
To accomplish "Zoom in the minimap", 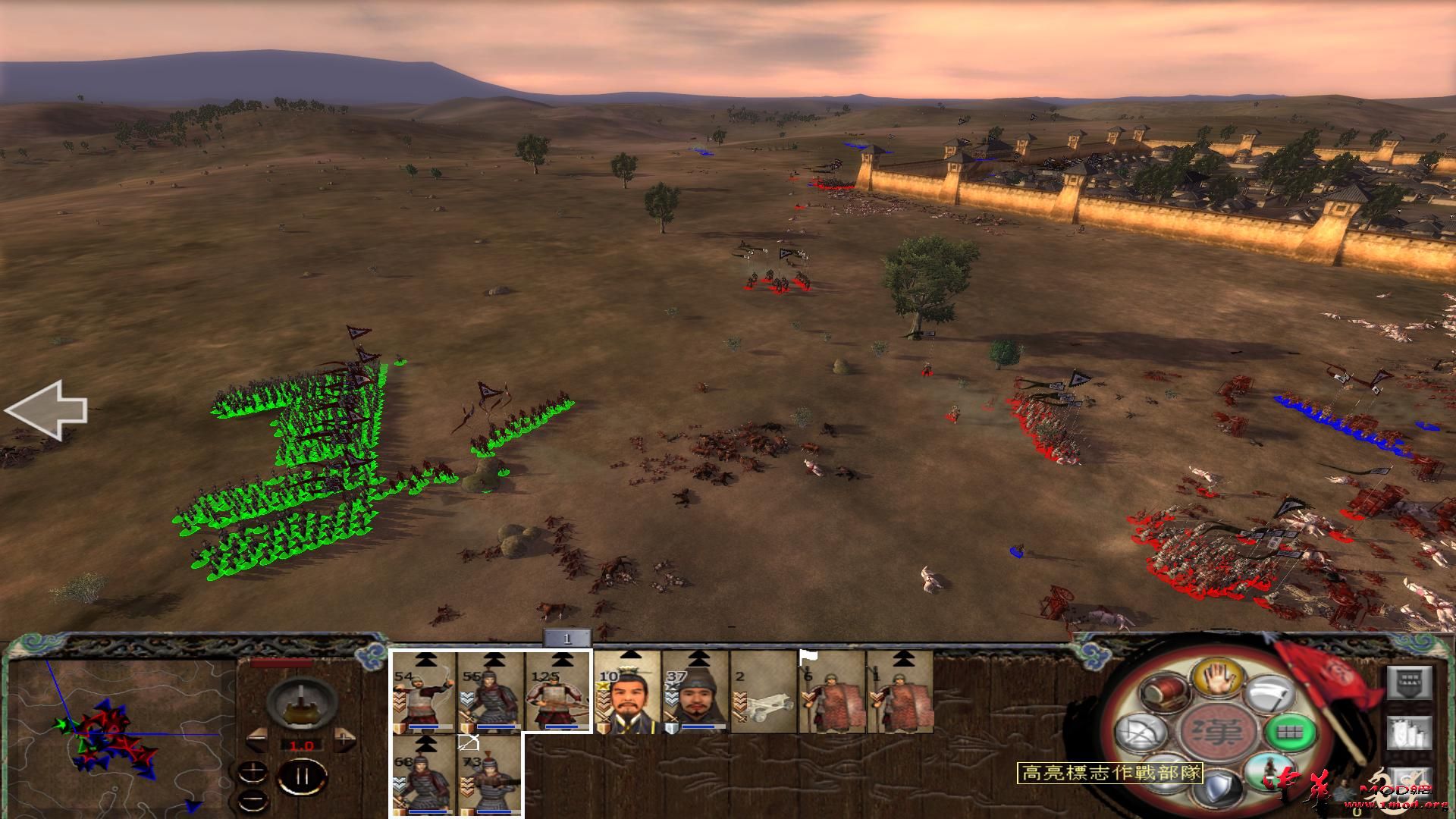I will pyautogui.click(x=251, y=773).
